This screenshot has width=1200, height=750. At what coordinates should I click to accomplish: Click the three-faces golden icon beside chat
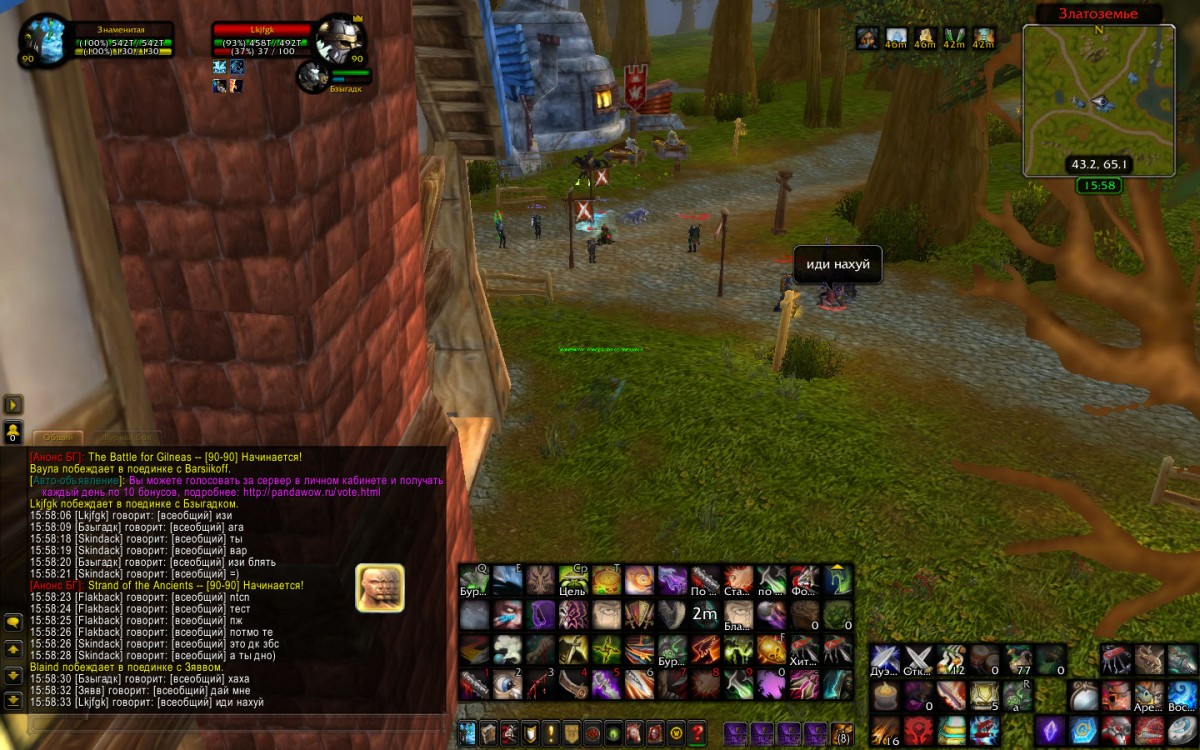coord(380,588)
